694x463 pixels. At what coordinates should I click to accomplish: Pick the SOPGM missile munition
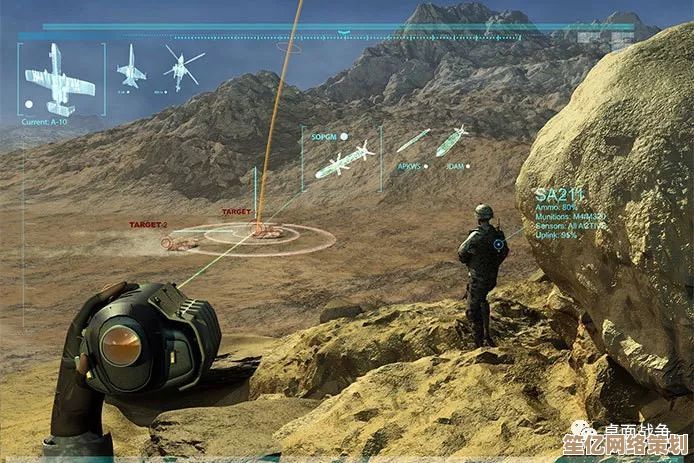tap(343, 160)
